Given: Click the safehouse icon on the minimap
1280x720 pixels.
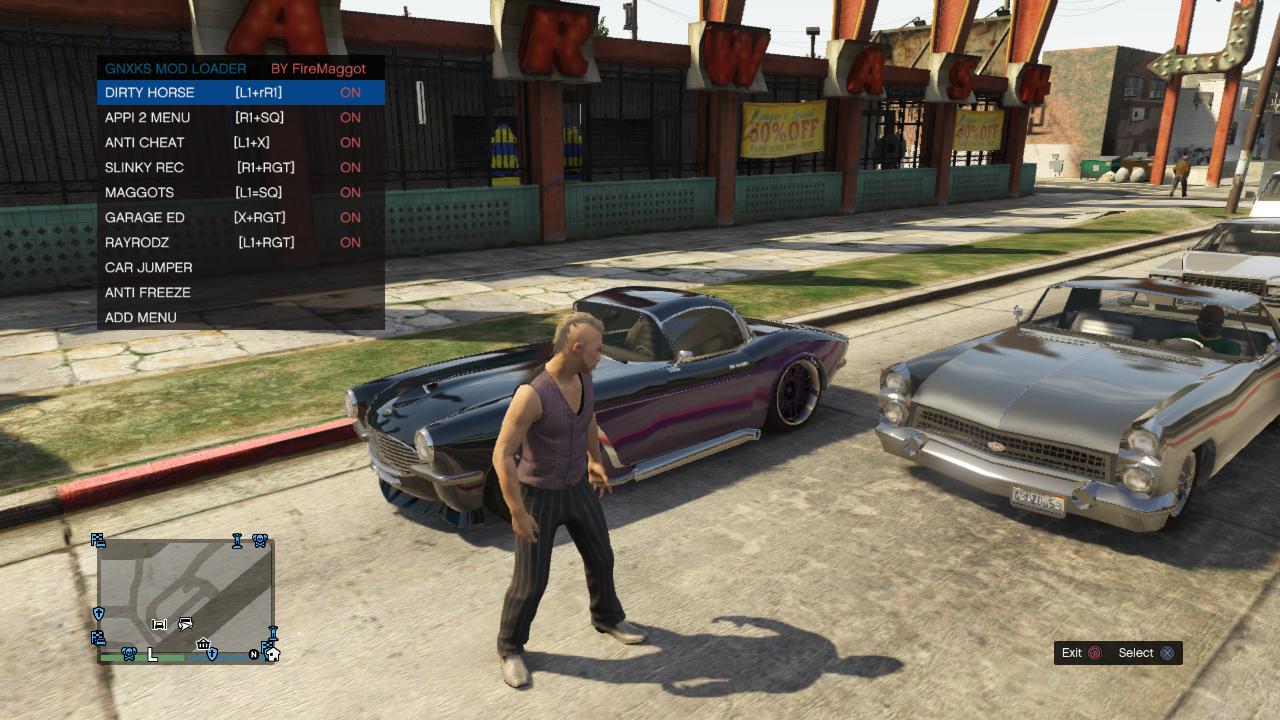Looking at the screenshot, I should [272, 654].
